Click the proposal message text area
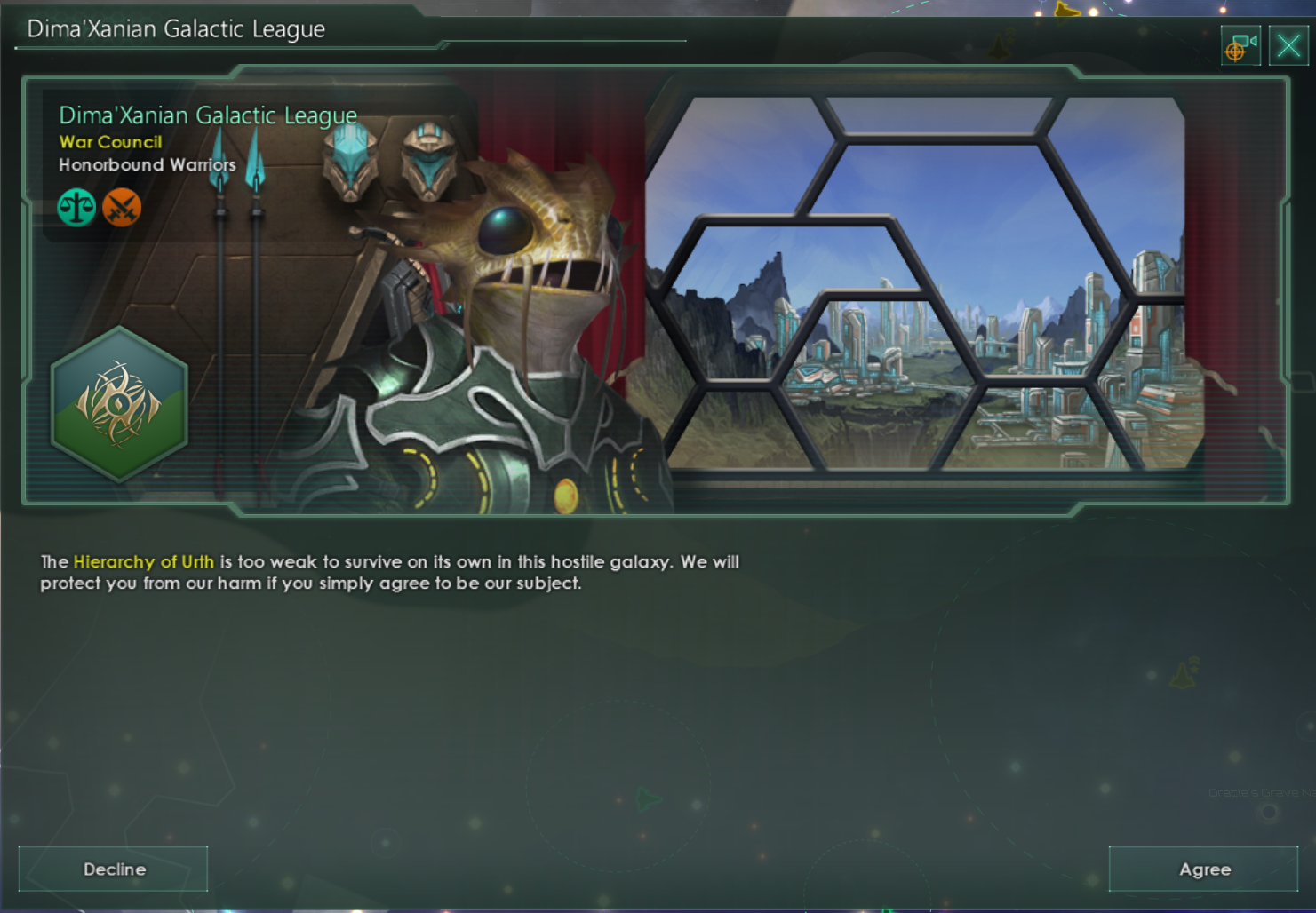This screenshot has width=1316, height=913. [391, 572]
